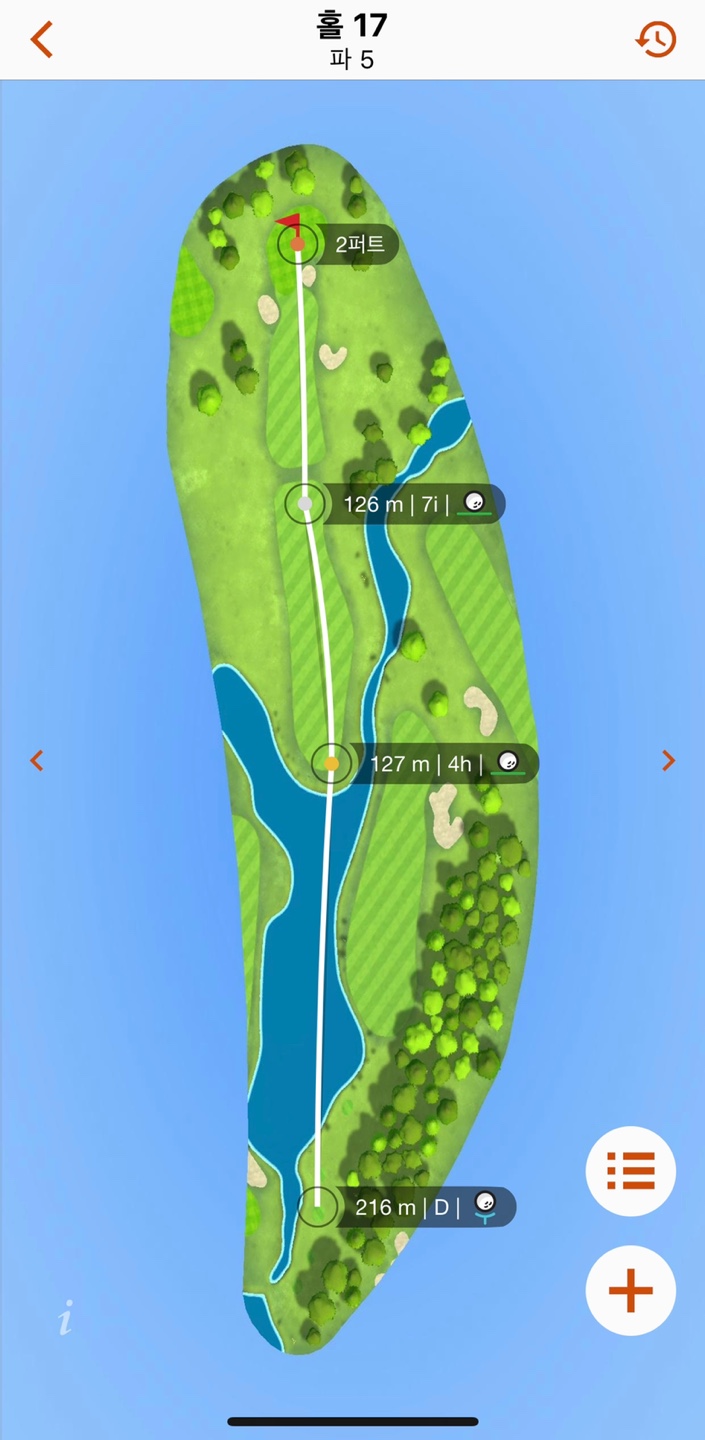Add a new shot with plus button
This screenshot has height=1440, width=705.
[x=631, y=1291]
